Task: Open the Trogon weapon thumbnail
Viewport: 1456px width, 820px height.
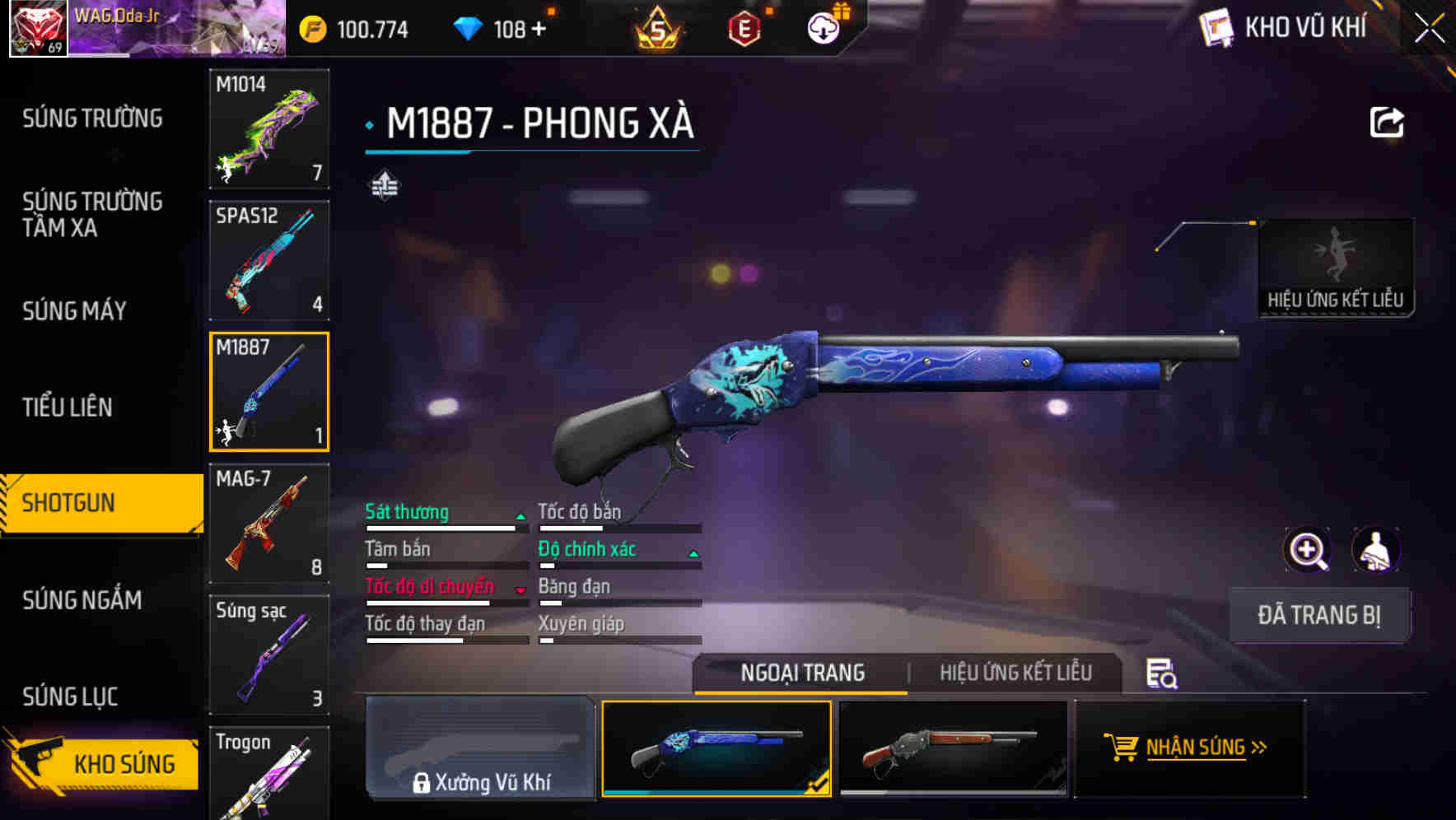Action: tap(268, 772)
